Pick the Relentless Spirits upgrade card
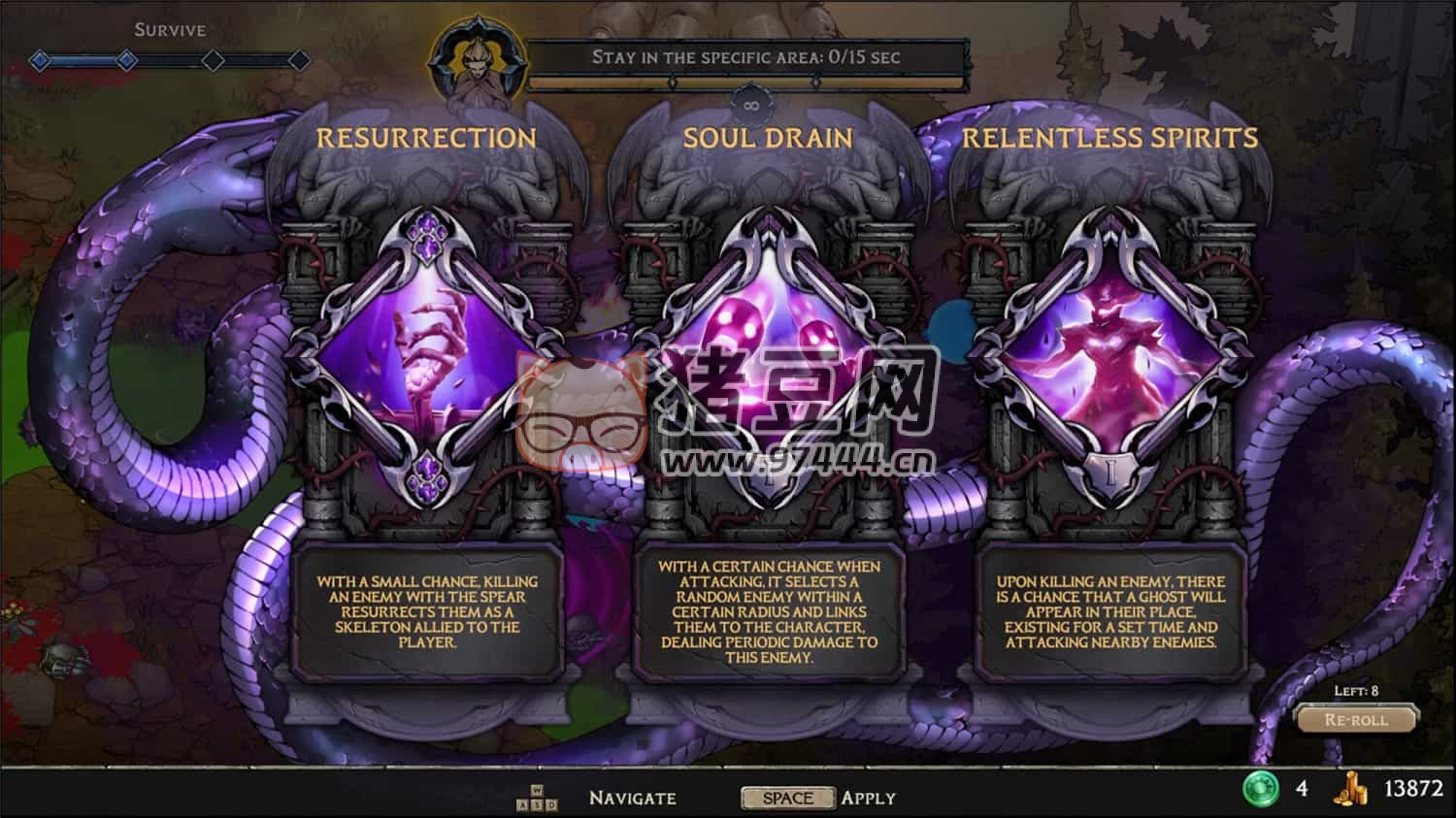 coord(1109,359)
